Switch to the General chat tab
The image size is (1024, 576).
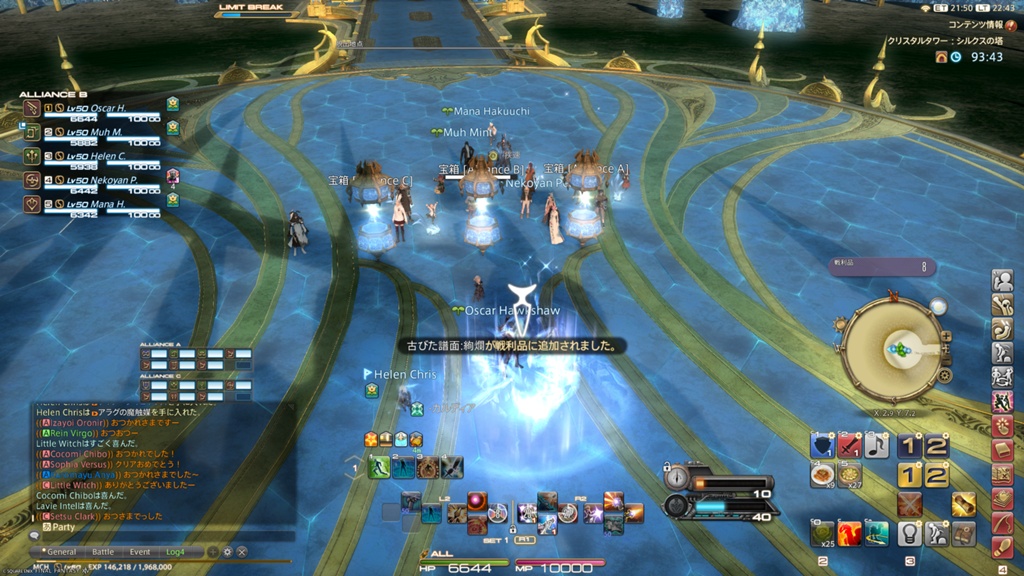pyautogui.click(x=61, y=551)
